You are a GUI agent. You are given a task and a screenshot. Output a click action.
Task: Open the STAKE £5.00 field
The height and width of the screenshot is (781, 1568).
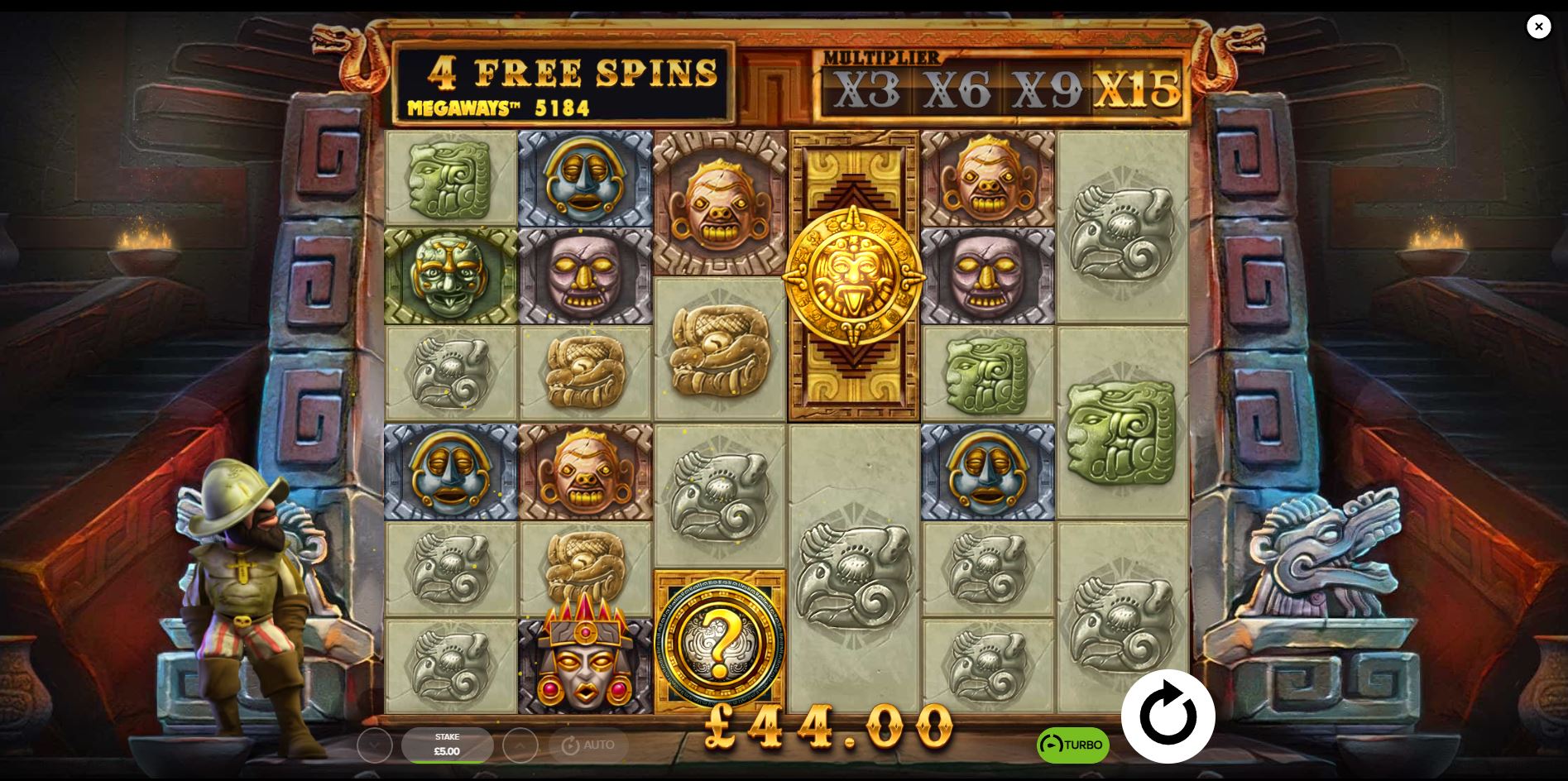coord(447,744)
